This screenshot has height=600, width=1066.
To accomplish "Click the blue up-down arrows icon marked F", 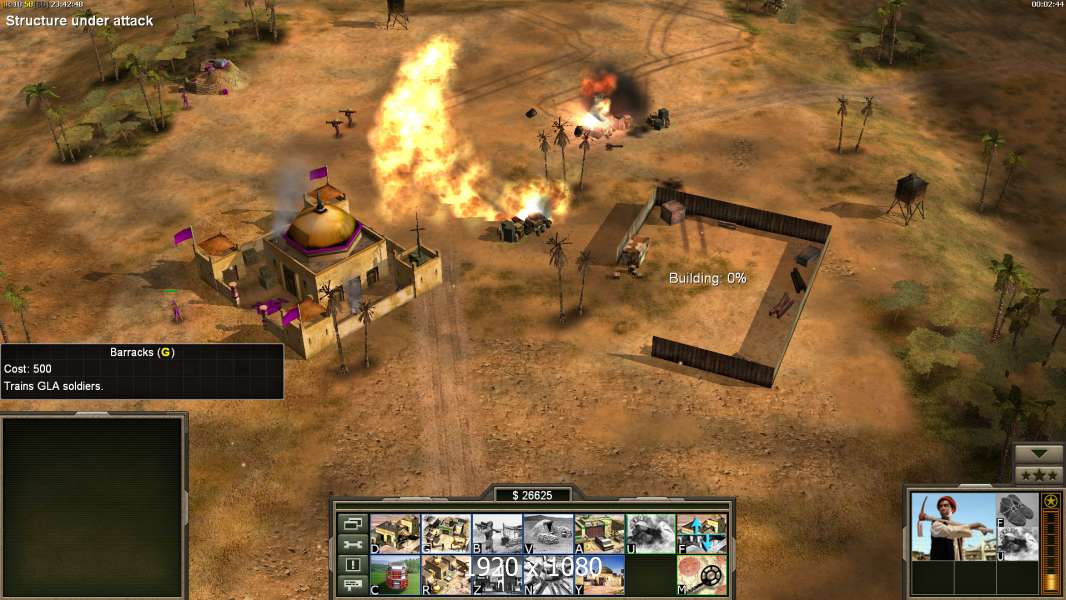I will pos(702,534).
